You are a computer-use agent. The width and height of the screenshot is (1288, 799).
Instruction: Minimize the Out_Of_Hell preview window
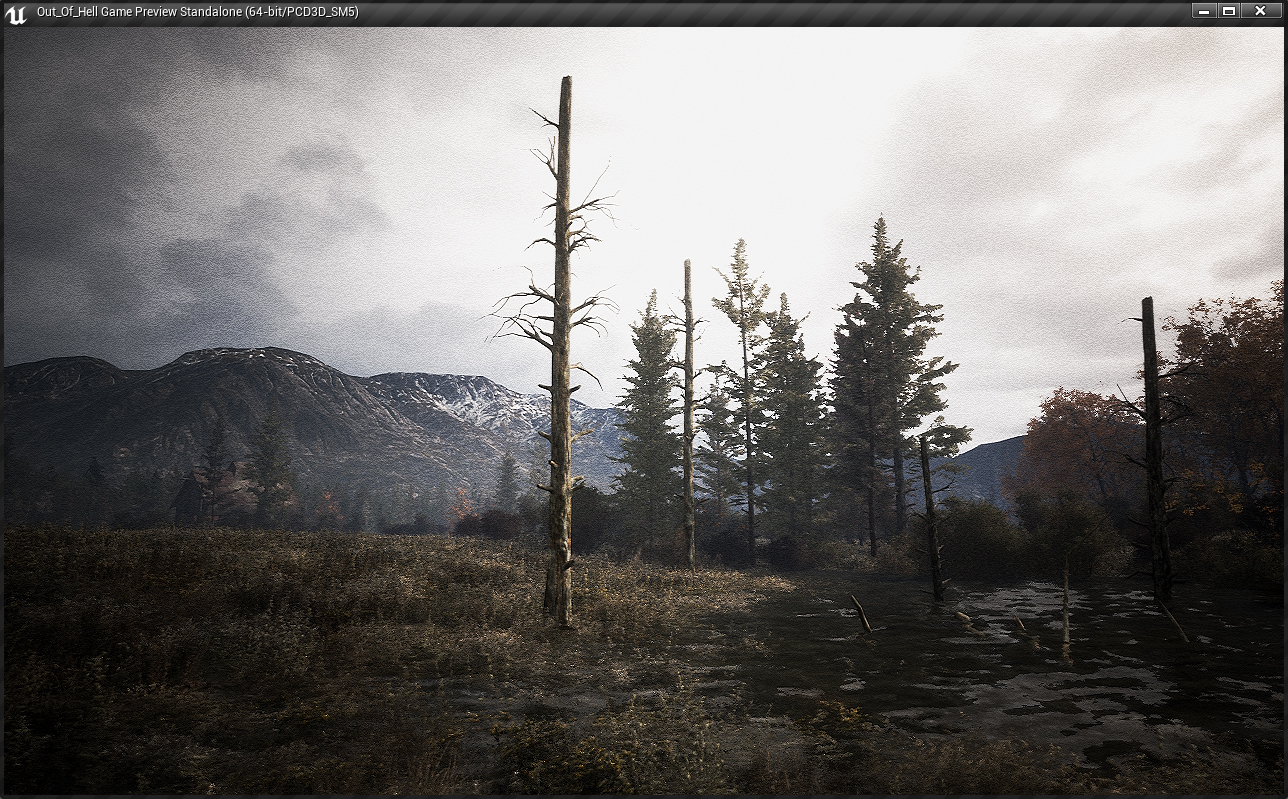(1204, 11)
